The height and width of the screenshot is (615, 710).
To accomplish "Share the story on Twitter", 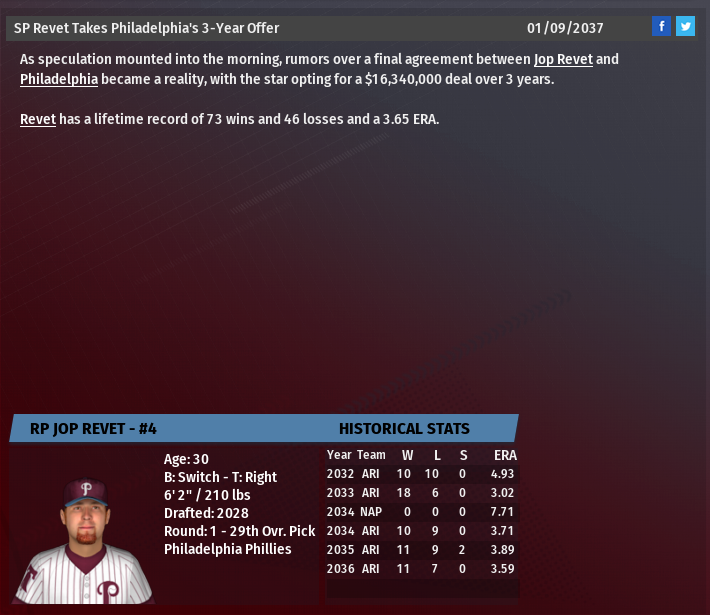I will pyautogui.click(x=685, y=27).
